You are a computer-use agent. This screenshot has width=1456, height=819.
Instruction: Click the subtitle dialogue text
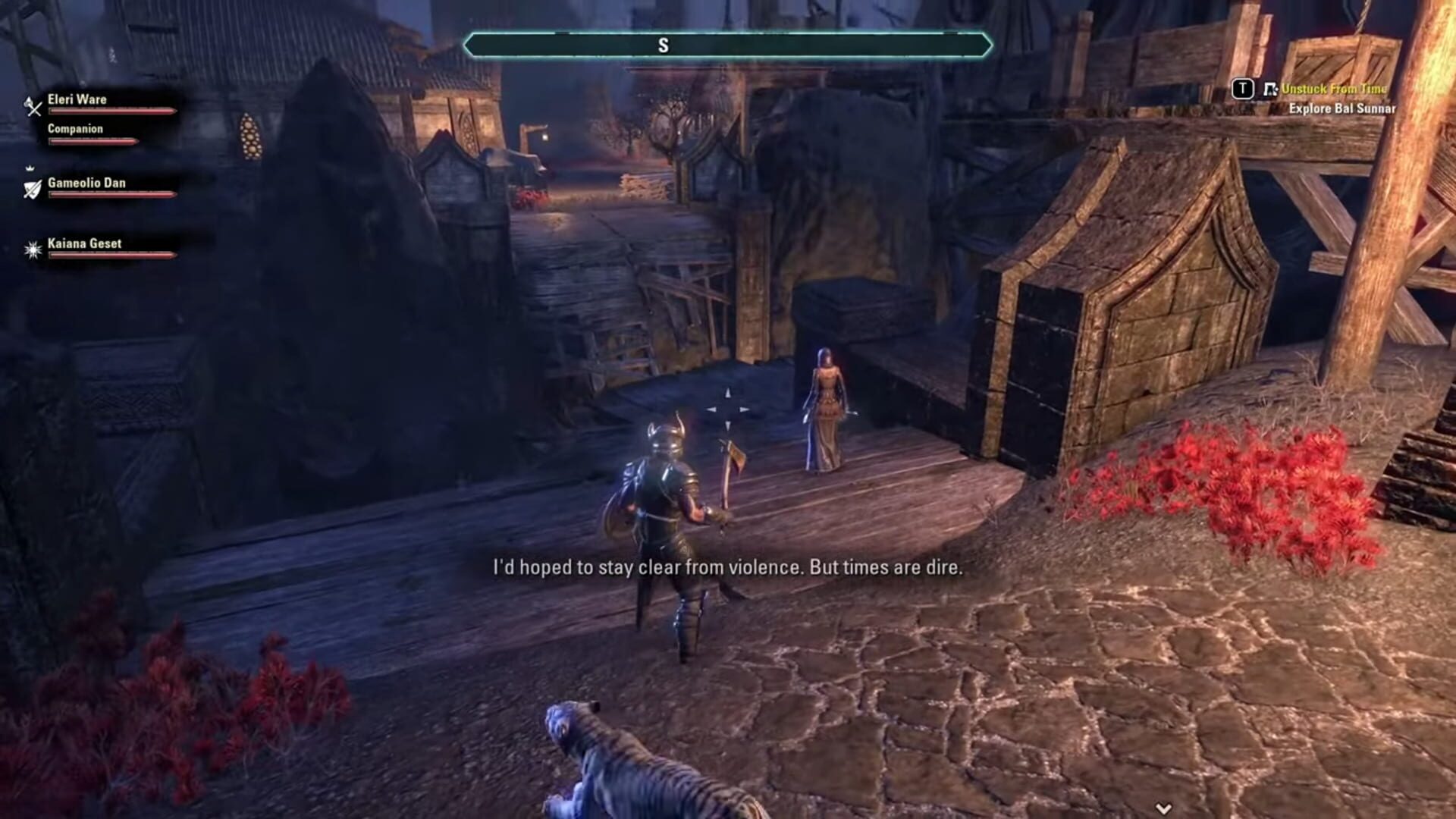coord(726,567)
